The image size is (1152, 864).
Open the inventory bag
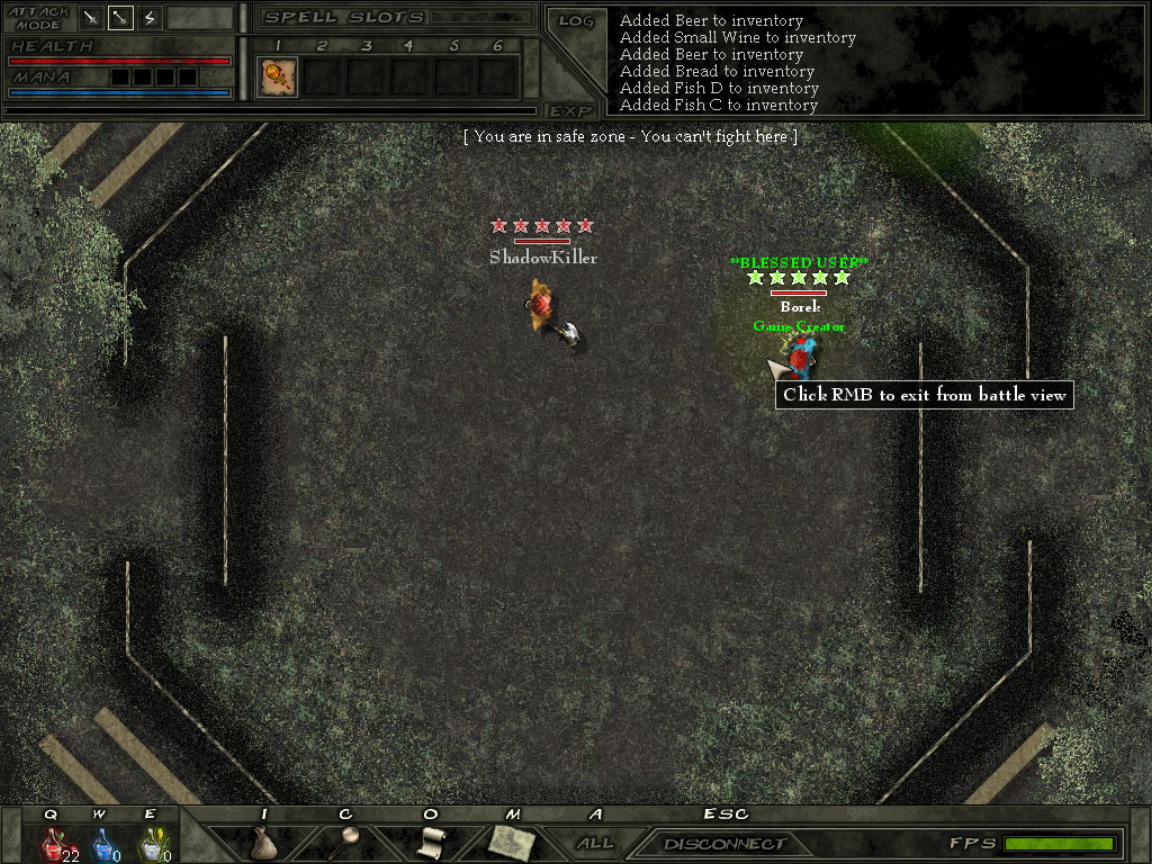point(263,843)
